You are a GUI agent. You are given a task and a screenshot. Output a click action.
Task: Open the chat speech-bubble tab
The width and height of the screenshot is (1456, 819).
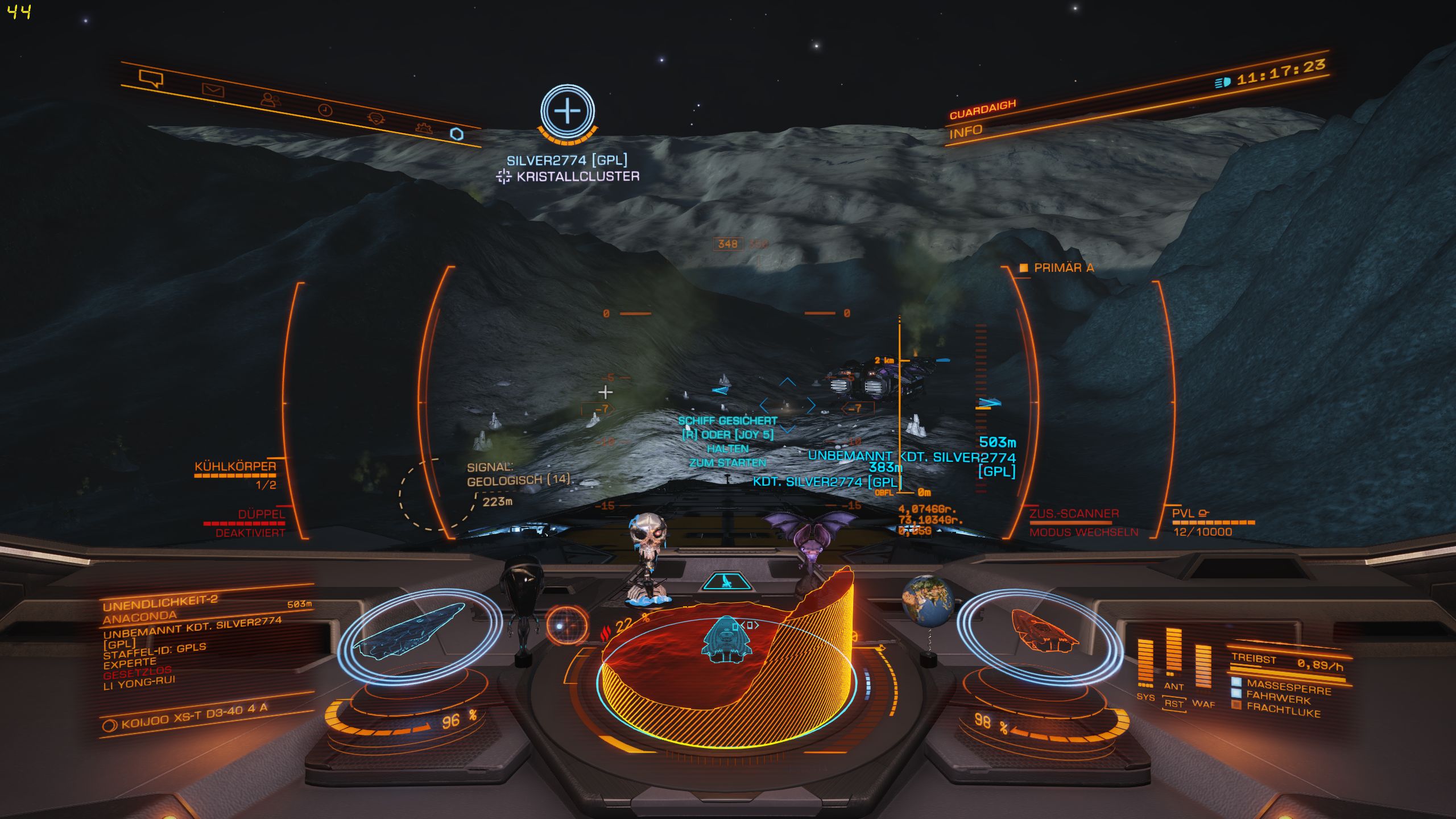151,79
